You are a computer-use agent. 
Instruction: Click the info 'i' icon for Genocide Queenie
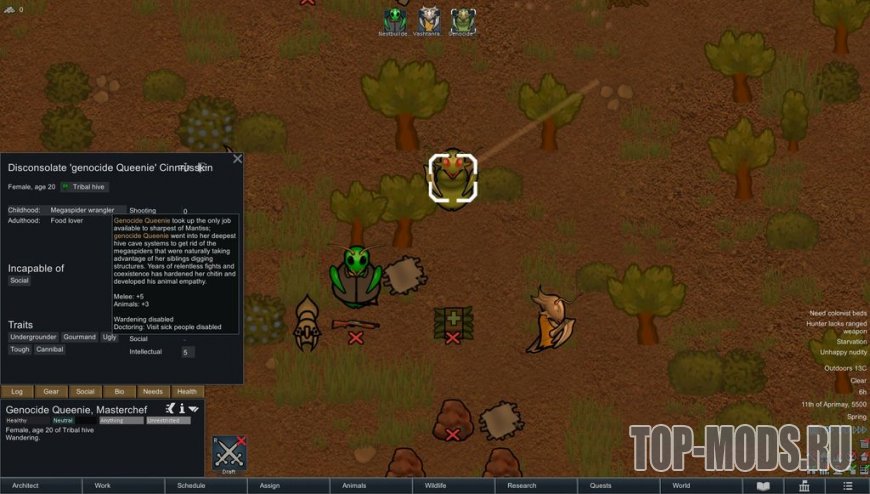coord(181,408)
